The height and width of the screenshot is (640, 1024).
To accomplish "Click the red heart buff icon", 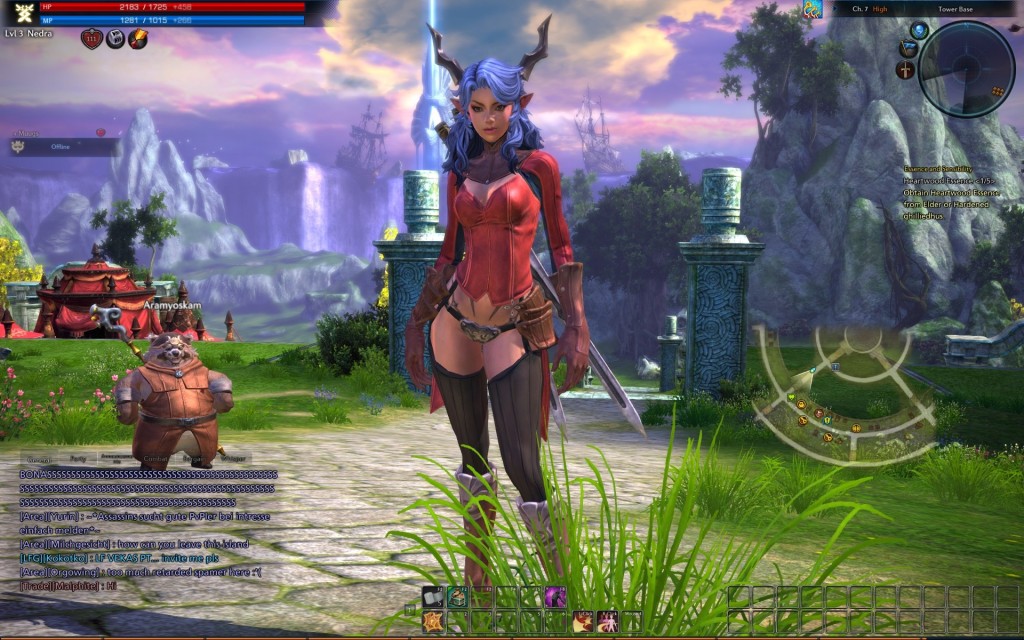I will pyautogui.click(x=92, y=39).
